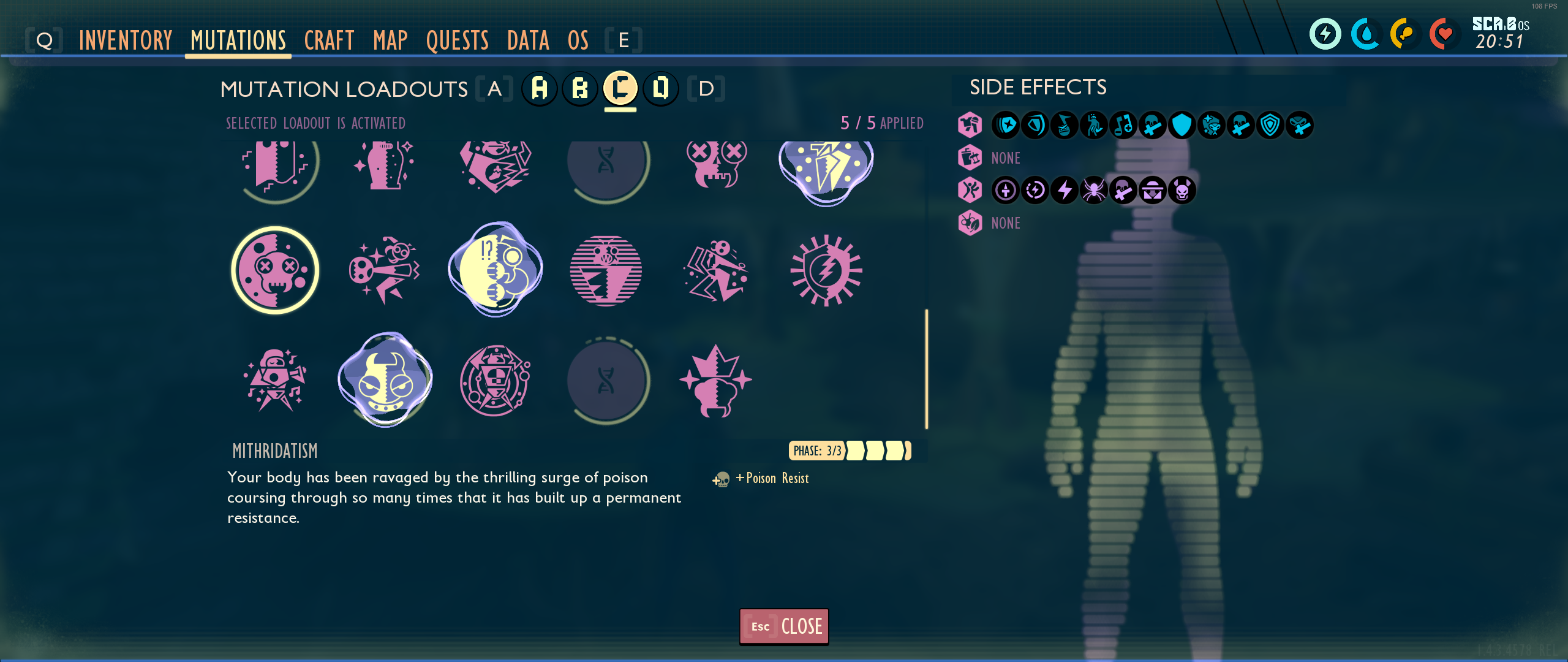This screenshot has height=662, width=1568.
Task: Select the striped worm-in-cup mutation icon
Action: [x=606, y=271]
